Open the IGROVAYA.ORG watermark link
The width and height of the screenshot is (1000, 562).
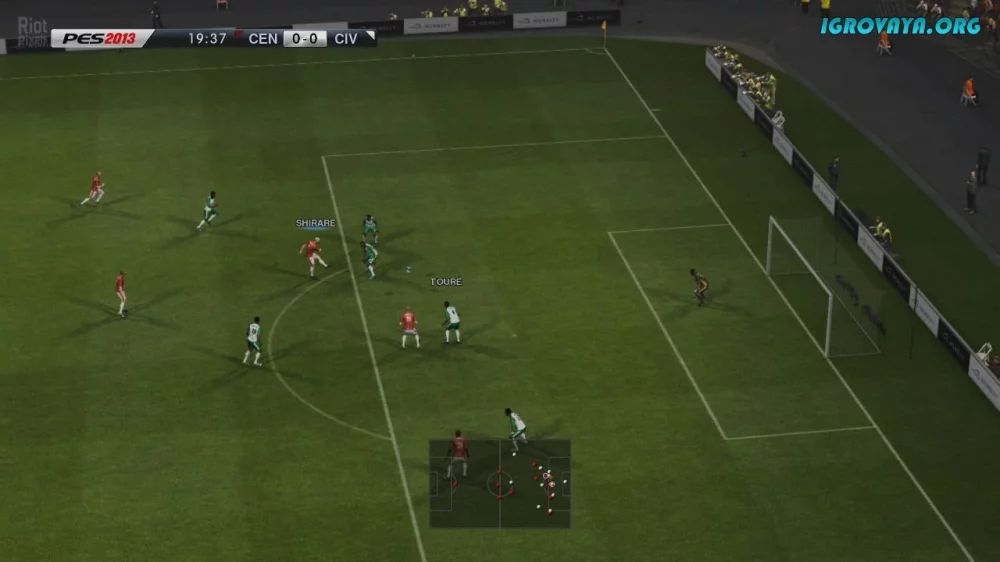[900, 26]
